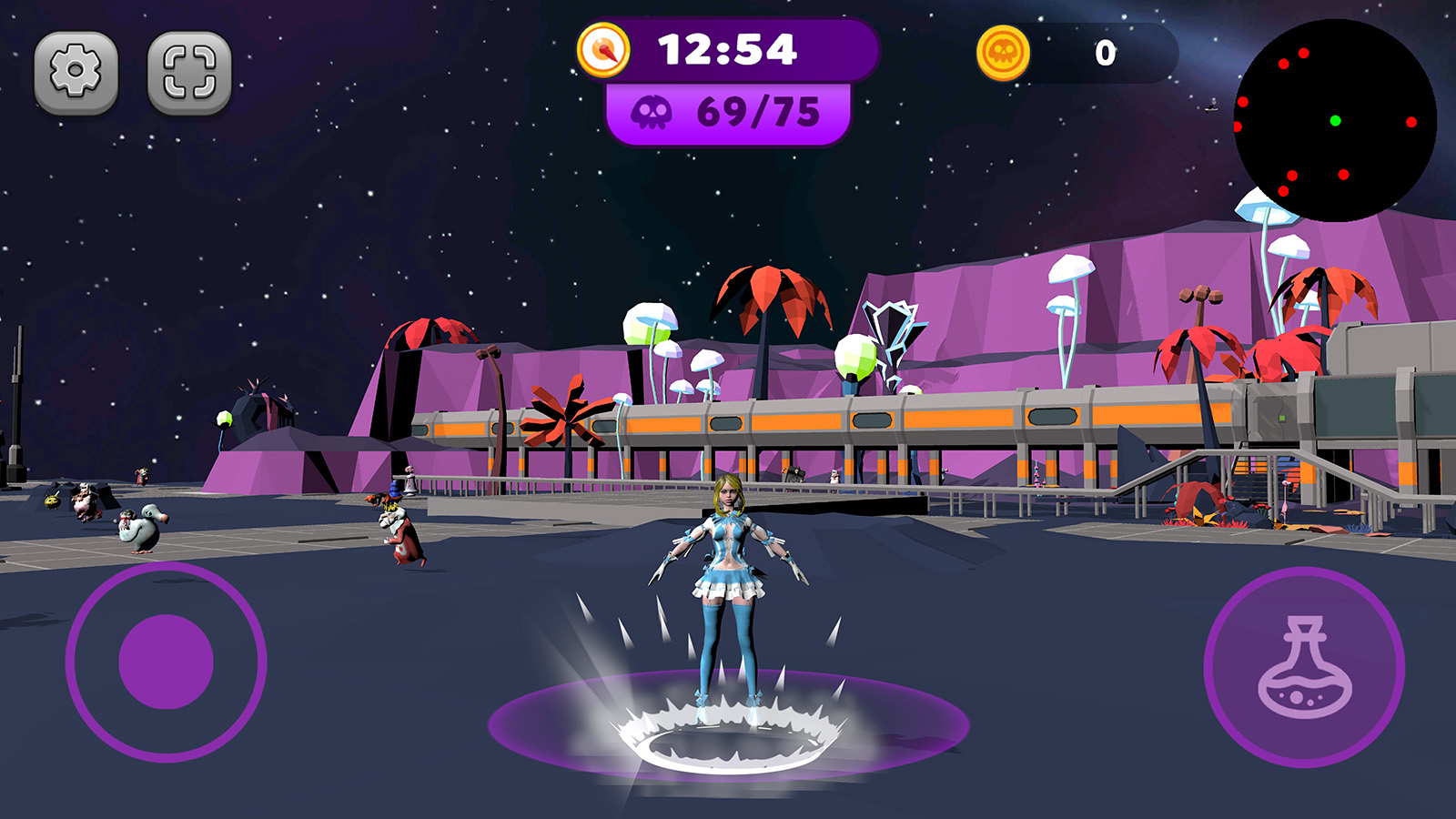Viewport: 1456px width, 819px height.
Task: Tap the compass icon beside the timer
Action: [605, 50]
